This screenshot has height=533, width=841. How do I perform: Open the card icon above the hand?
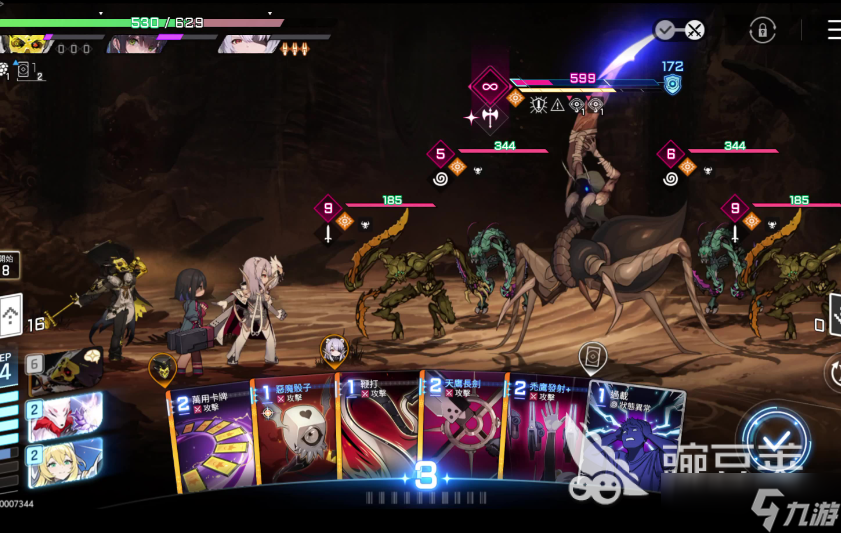click(x=593, y=356)
